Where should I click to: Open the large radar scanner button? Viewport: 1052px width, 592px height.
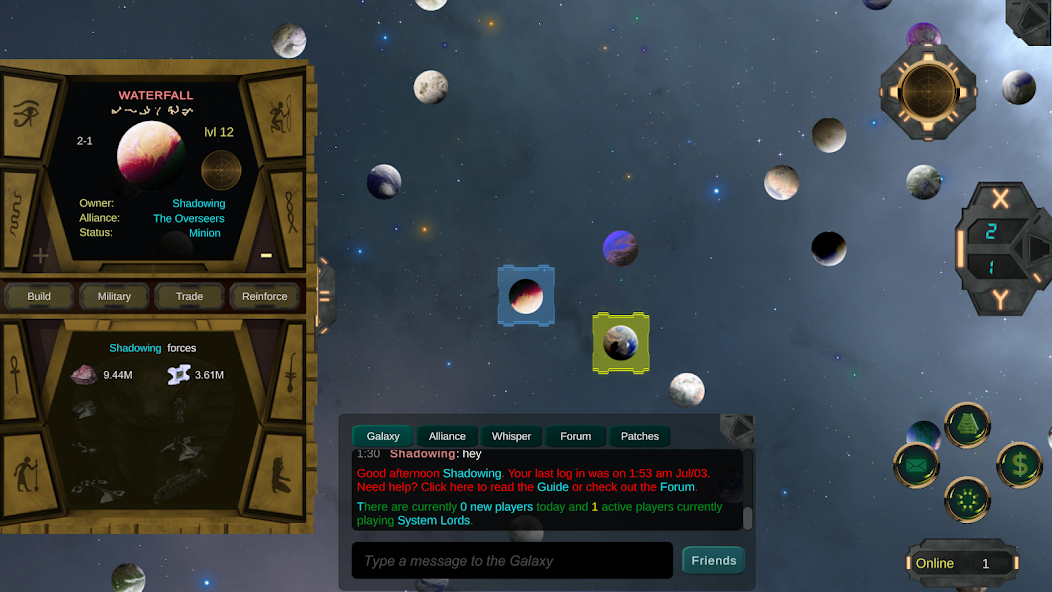(x=927, y=93)
